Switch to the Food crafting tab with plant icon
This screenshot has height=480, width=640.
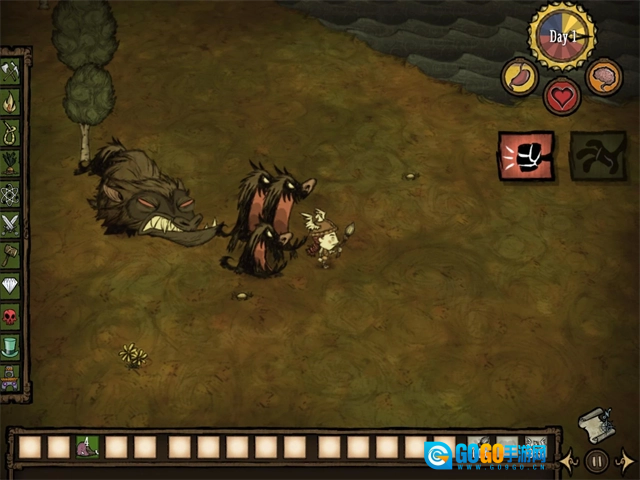click(x=11, y=164)
